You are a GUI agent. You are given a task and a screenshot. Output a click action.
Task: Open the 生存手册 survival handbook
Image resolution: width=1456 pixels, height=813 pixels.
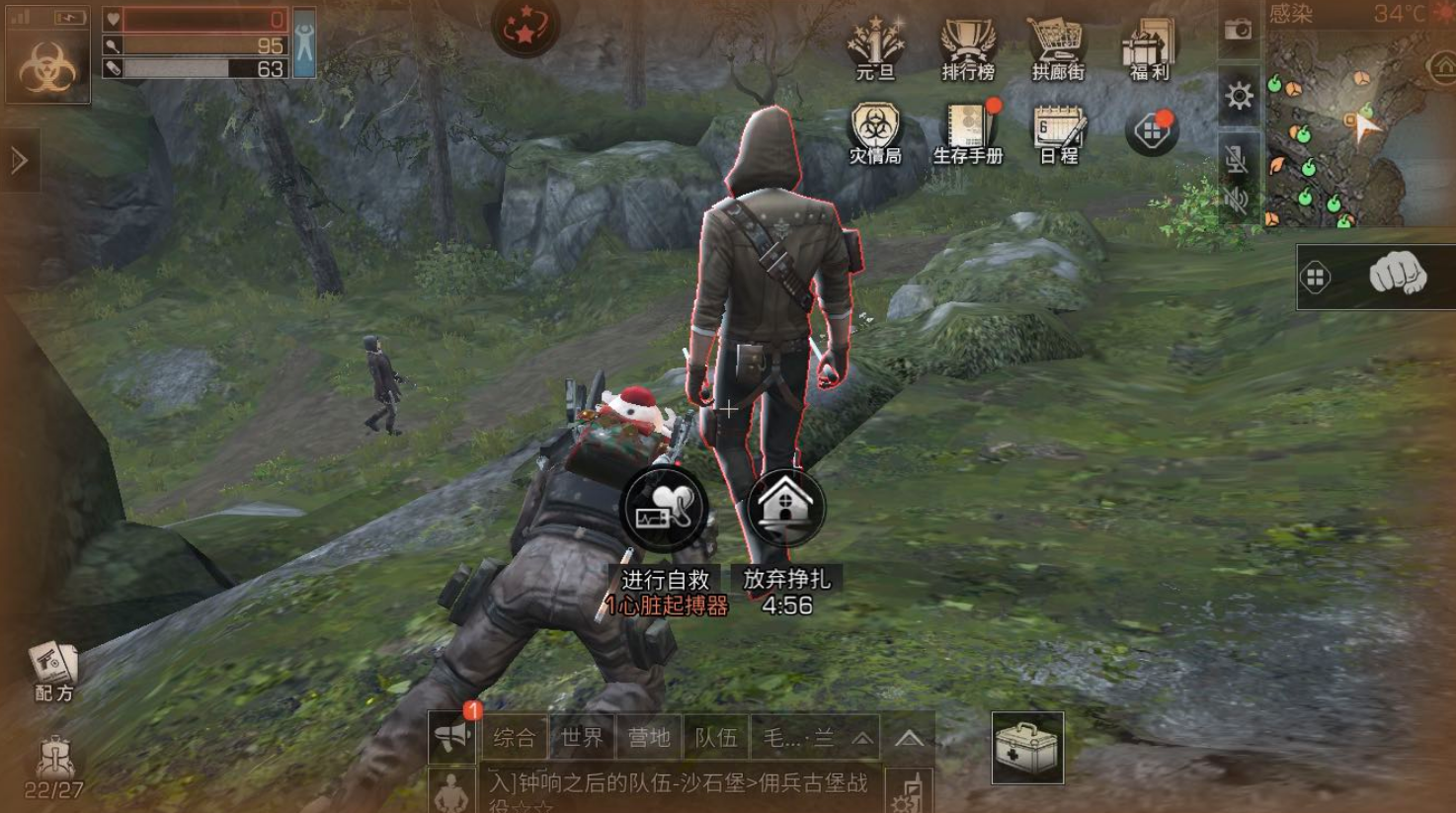pyautogui.click(x=967, y=133)
